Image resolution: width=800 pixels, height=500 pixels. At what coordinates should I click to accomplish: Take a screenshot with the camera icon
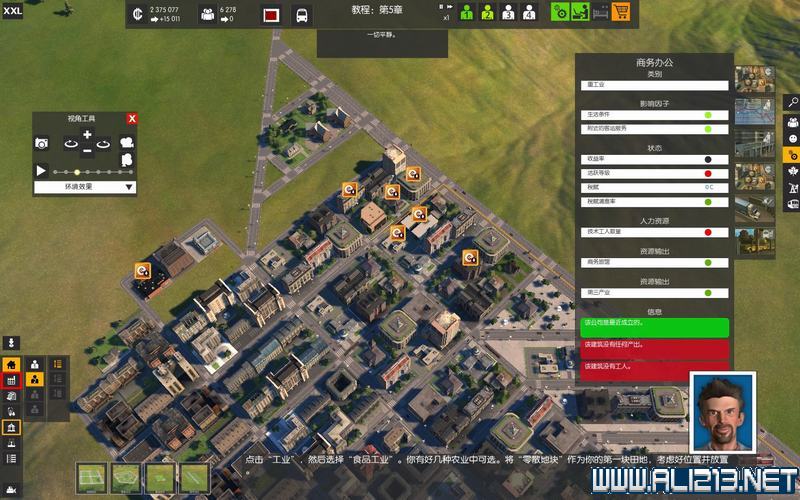(42, 144)
